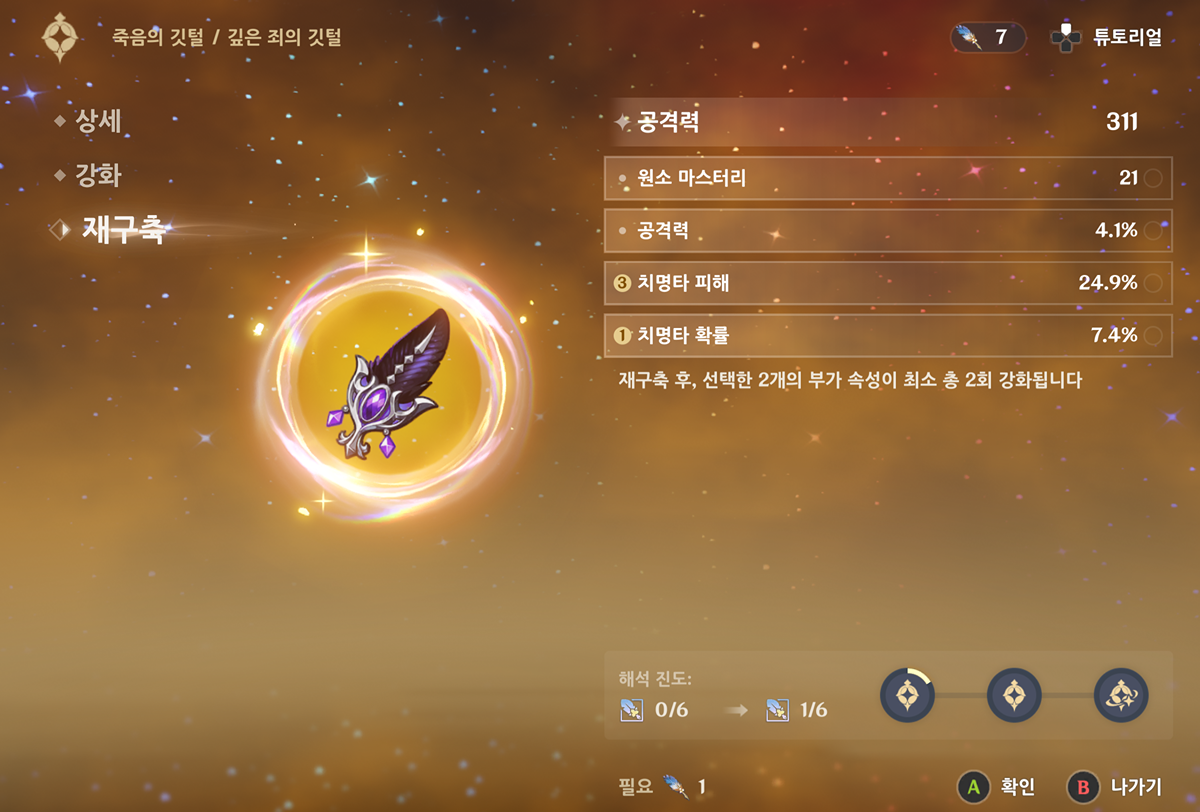Select the 원소 마스터리 substat row

pyautogui.click(x=887, y=178)
